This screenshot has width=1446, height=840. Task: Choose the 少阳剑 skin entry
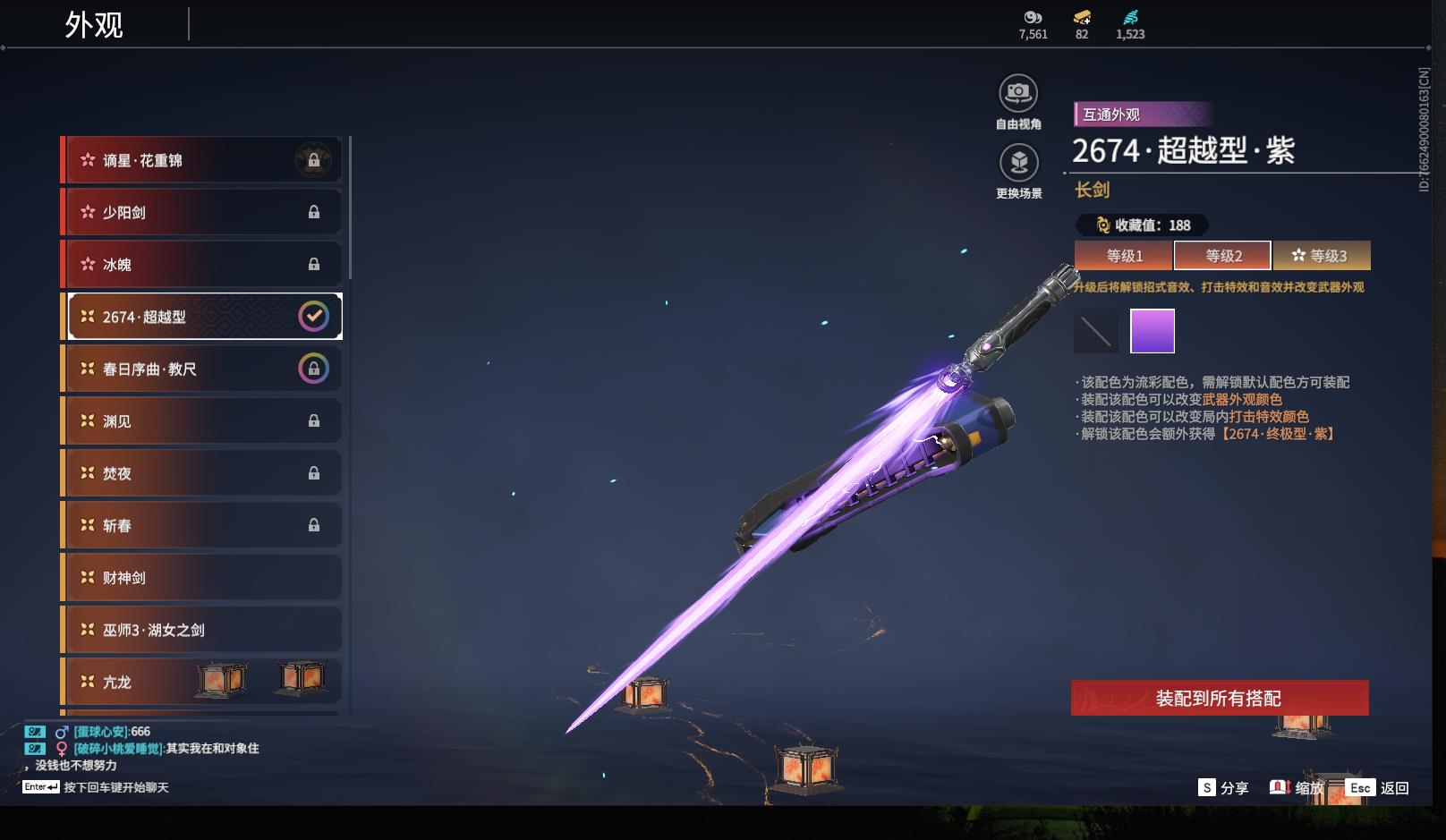202,212
